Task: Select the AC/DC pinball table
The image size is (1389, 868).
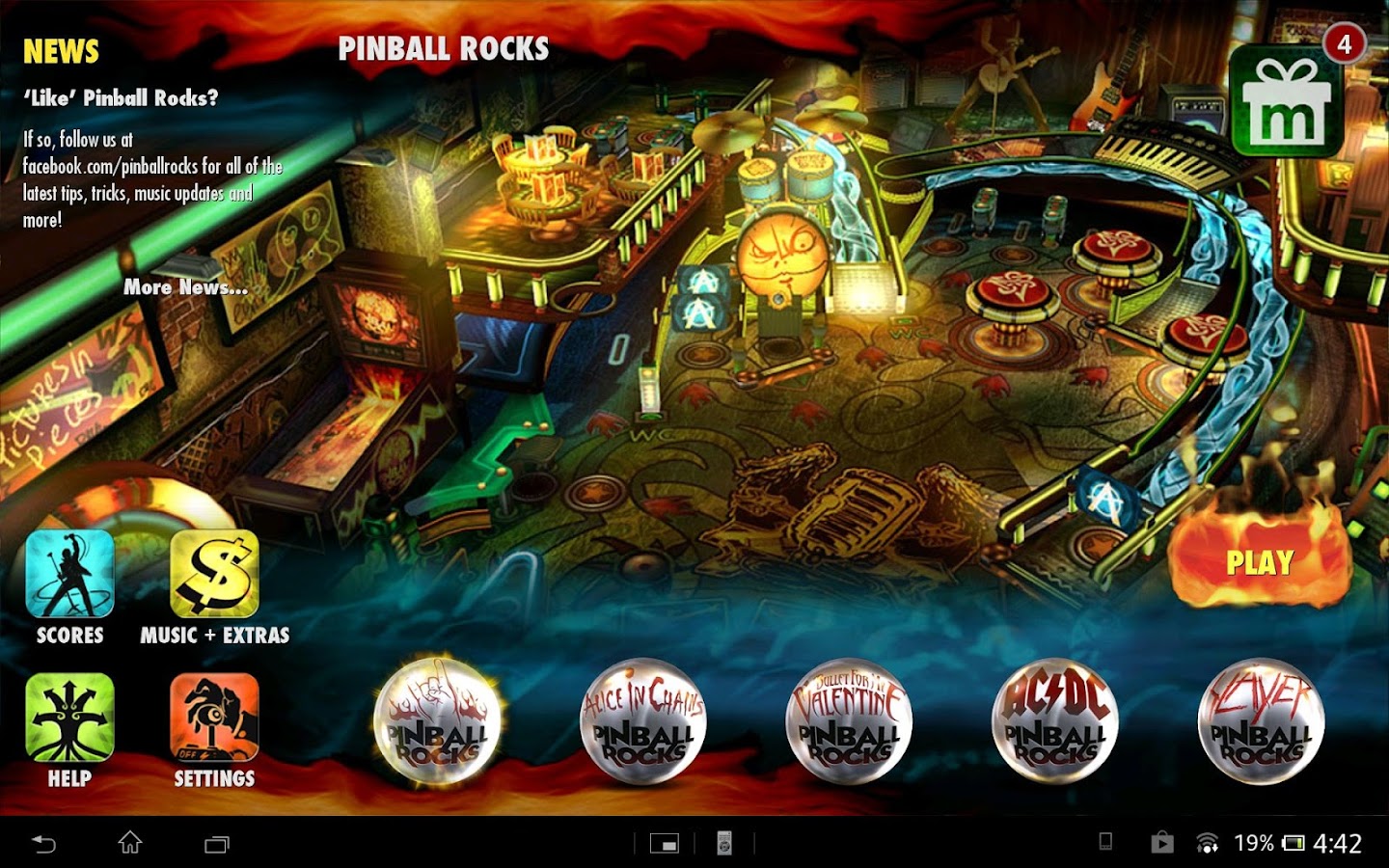Action: [x=1053, y=723]
